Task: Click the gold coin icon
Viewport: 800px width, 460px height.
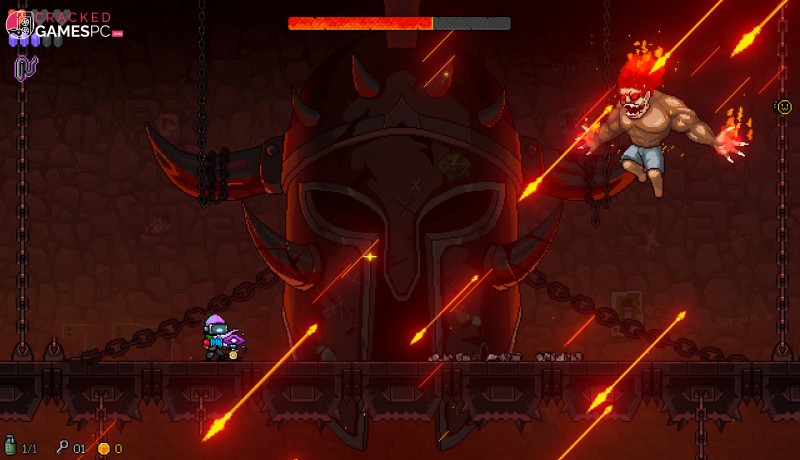Action: pyautogui.click(x=103, y=448)
